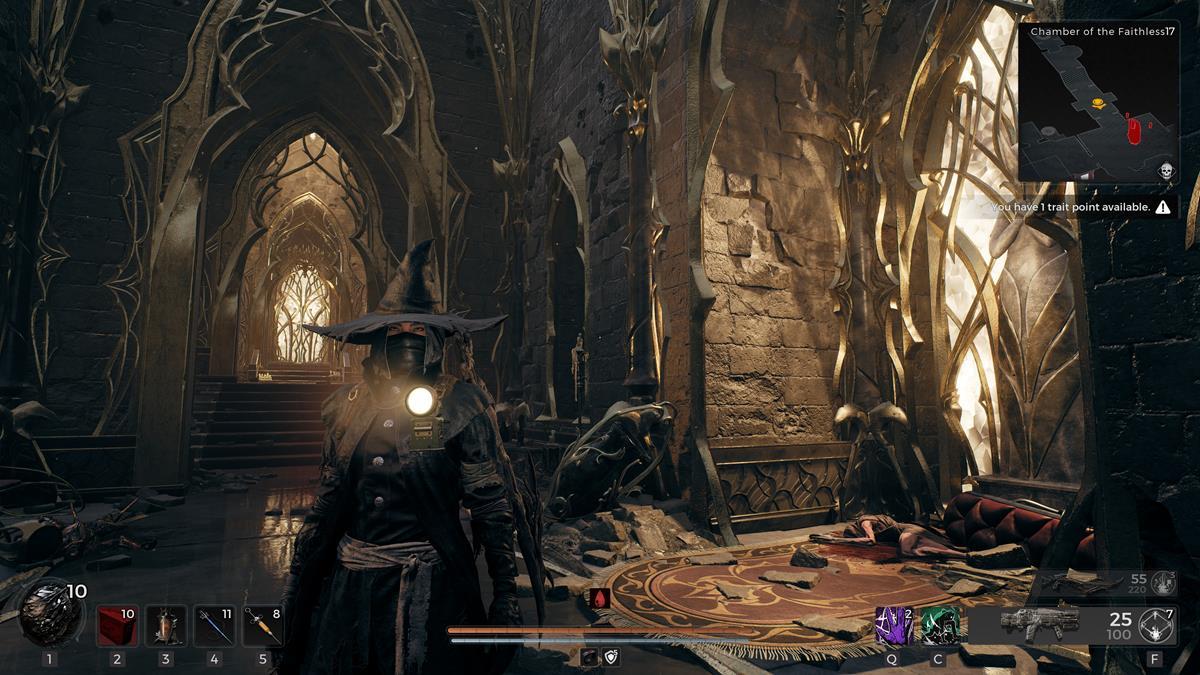Click the orange player marker on minimap
Screen dimensions: 1200x675
(1098, 102)
